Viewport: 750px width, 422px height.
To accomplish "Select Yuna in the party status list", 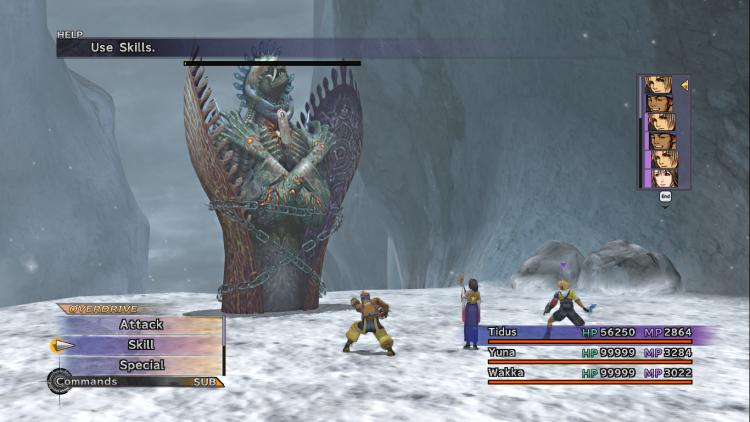I will [x=503, y=353].
